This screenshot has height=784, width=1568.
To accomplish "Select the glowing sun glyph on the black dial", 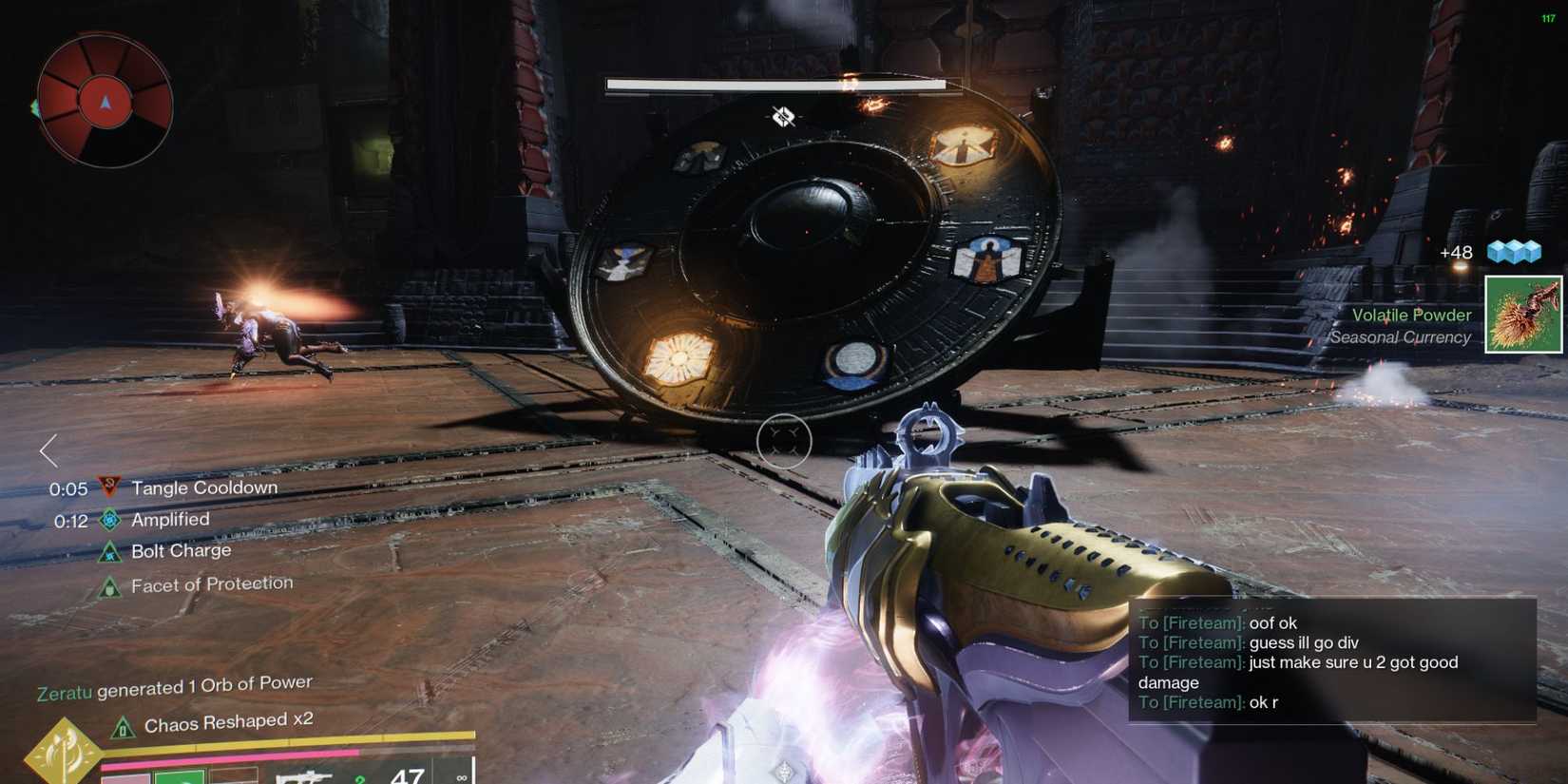I will pyautogui.click(x=679, y=358).
